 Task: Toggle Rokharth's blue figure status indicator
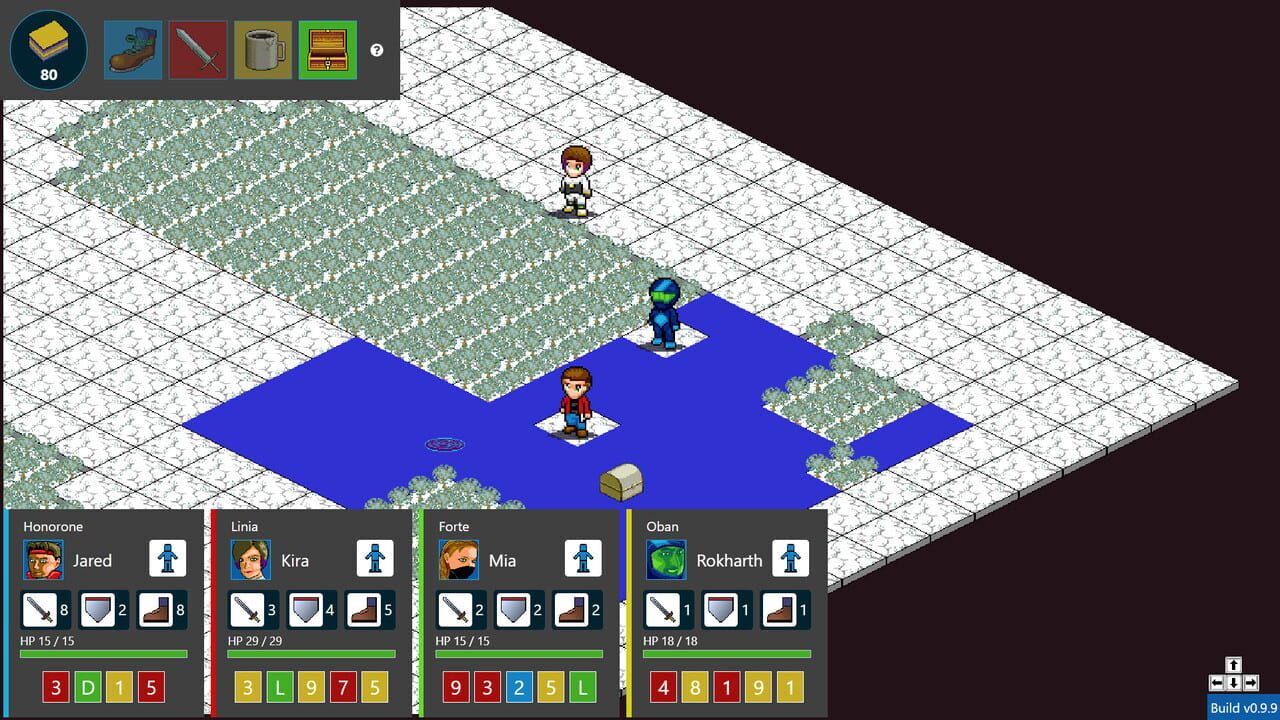click(x=789, y=559)
